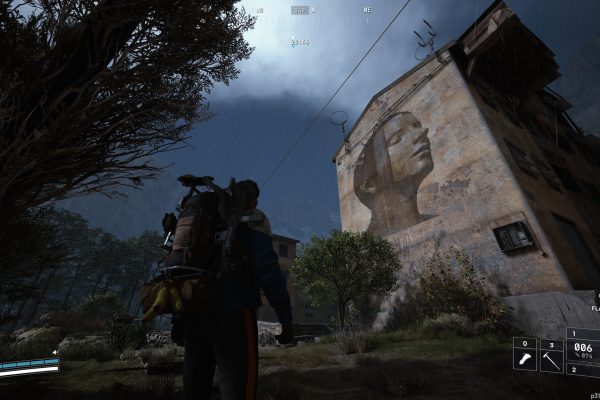Choose weapon slot 2 in the HUD
The image size is (600, 400).
[584, 371]
